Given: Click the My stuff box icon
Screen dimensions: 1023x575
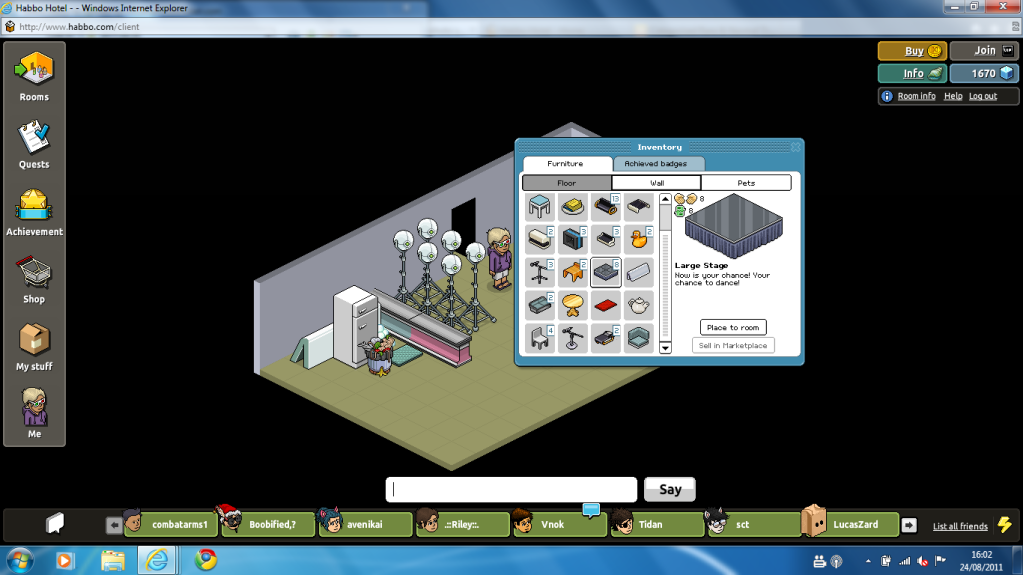Looking at the screenshot, I should 34,344.
